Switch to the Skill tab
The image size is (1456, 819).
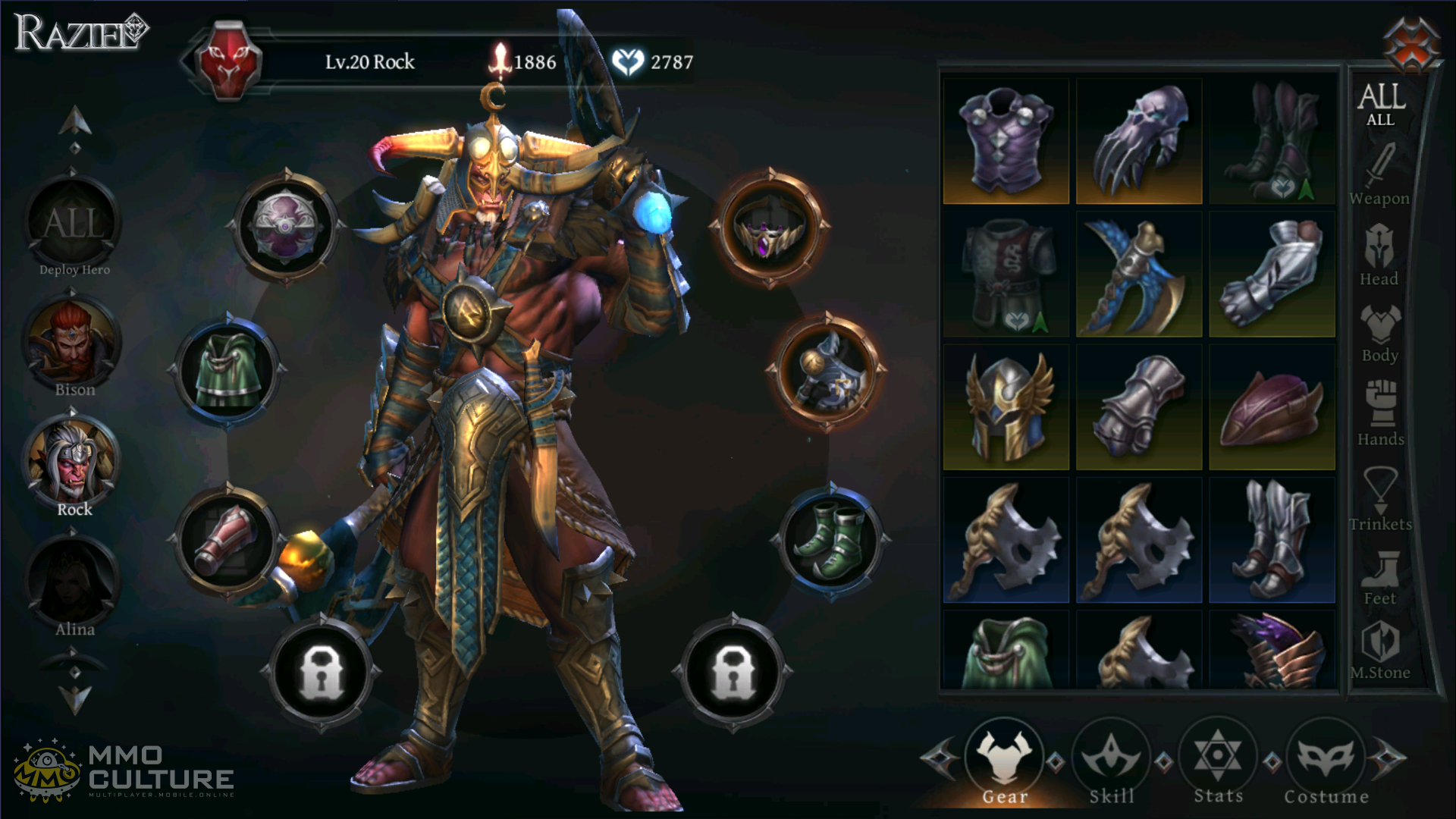click(1111, 761)
